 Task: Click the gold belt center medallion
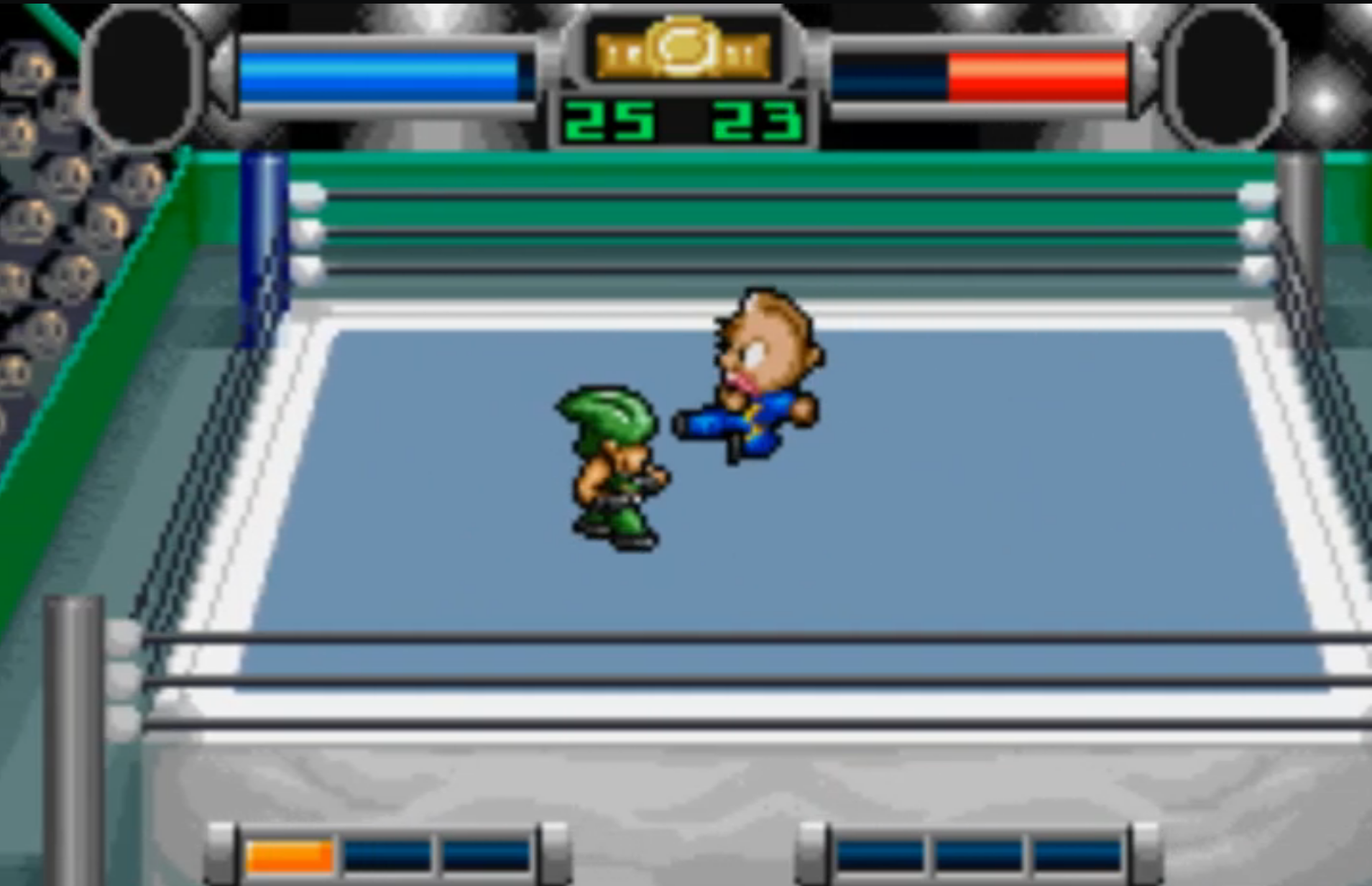(683, 49)
